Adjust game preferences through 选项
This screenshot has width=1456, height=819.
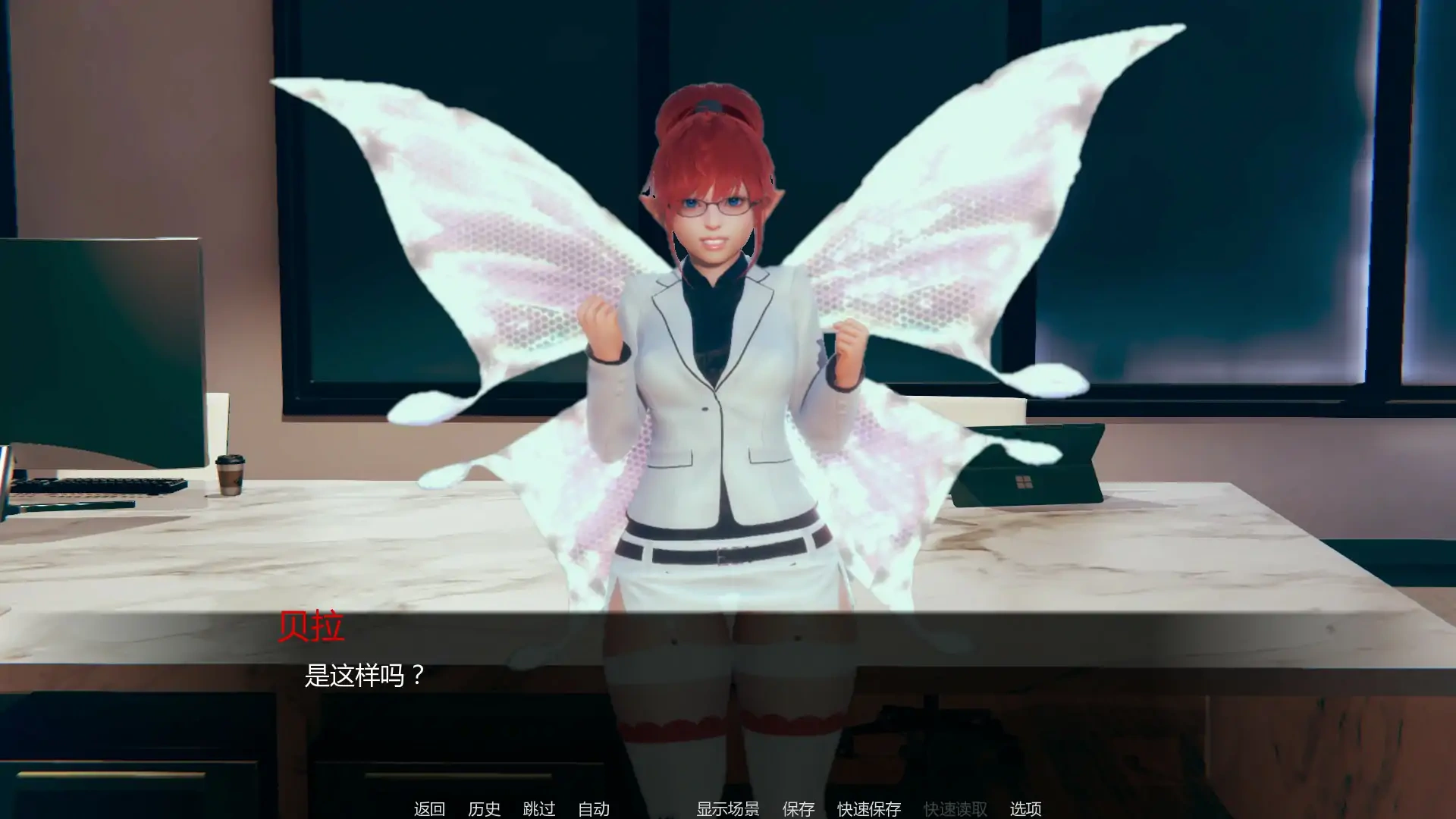click(x=1028, y=809)
